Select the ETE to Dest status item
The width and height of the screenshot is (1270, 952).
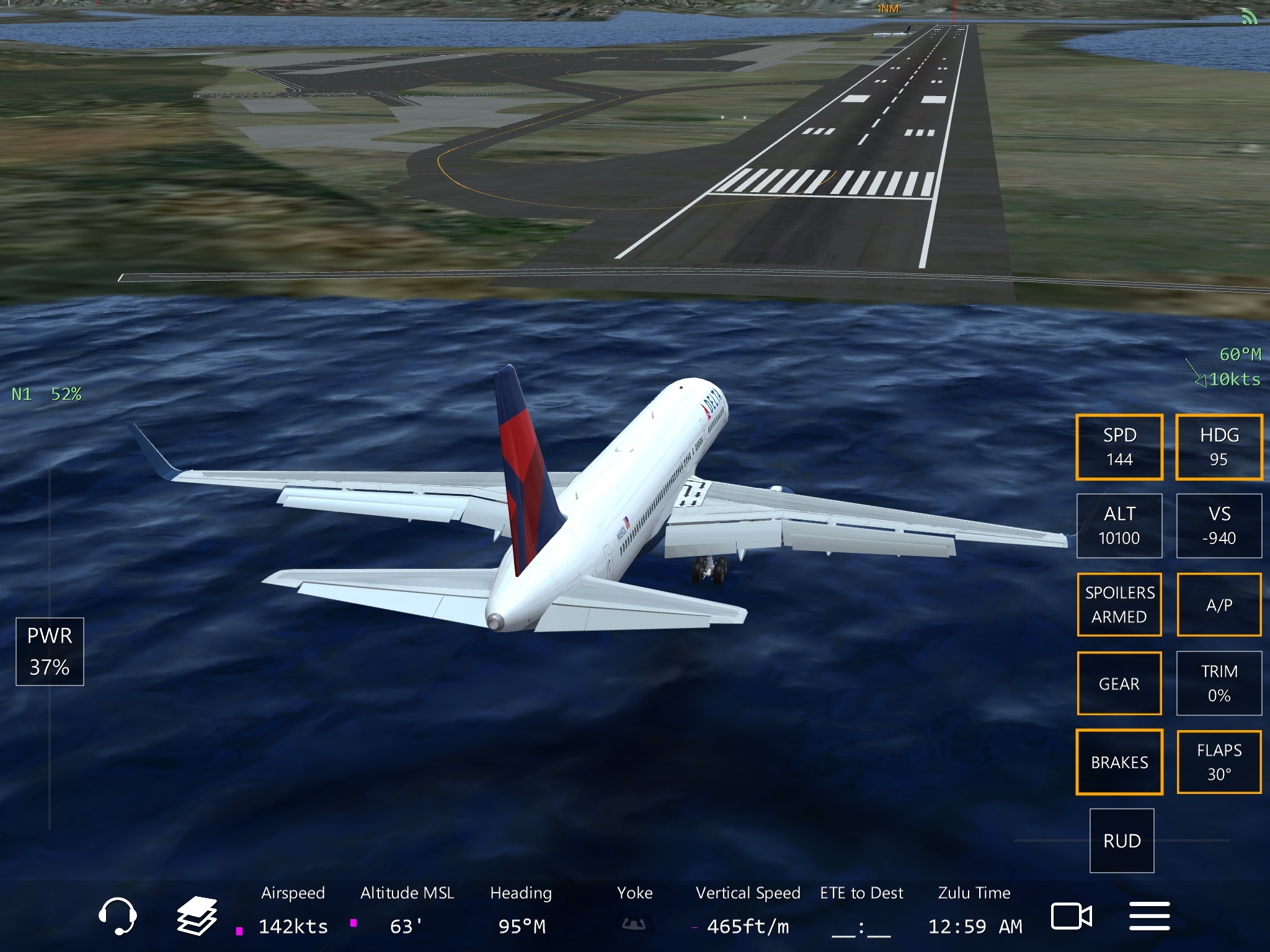pos(861,910)
